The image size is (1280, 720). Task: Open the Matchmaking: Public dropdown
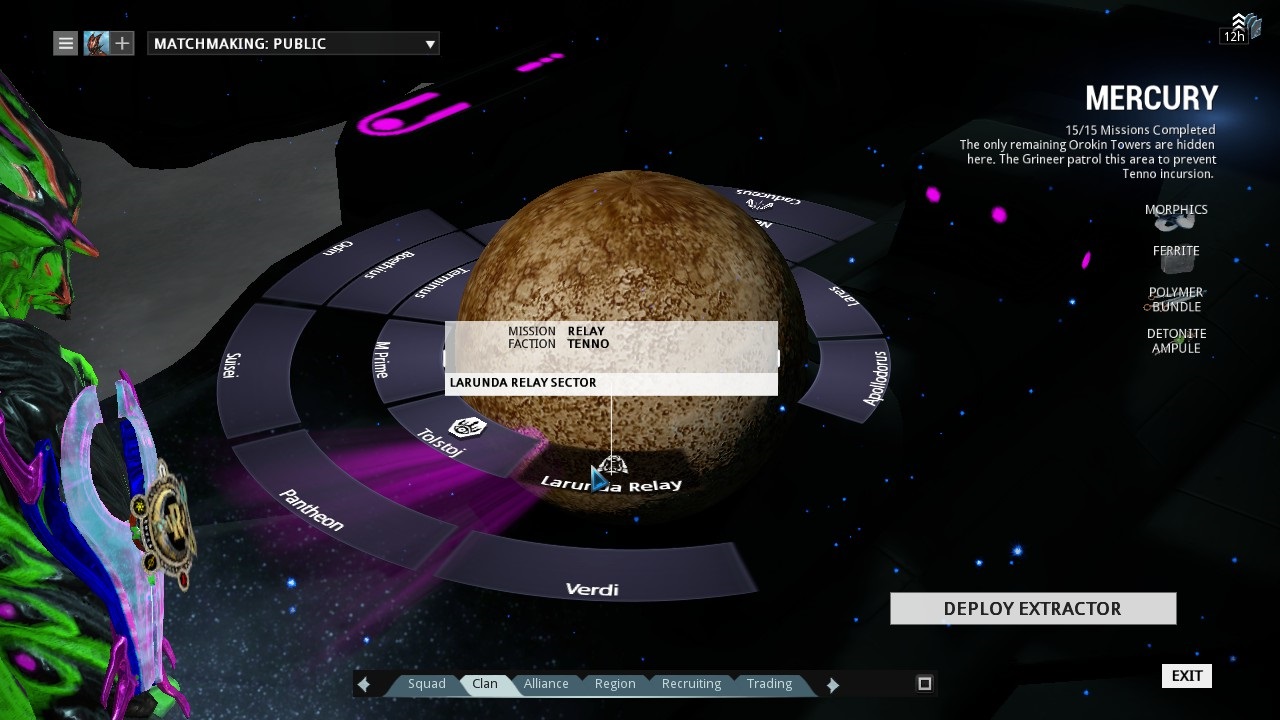tap(293, 43)
